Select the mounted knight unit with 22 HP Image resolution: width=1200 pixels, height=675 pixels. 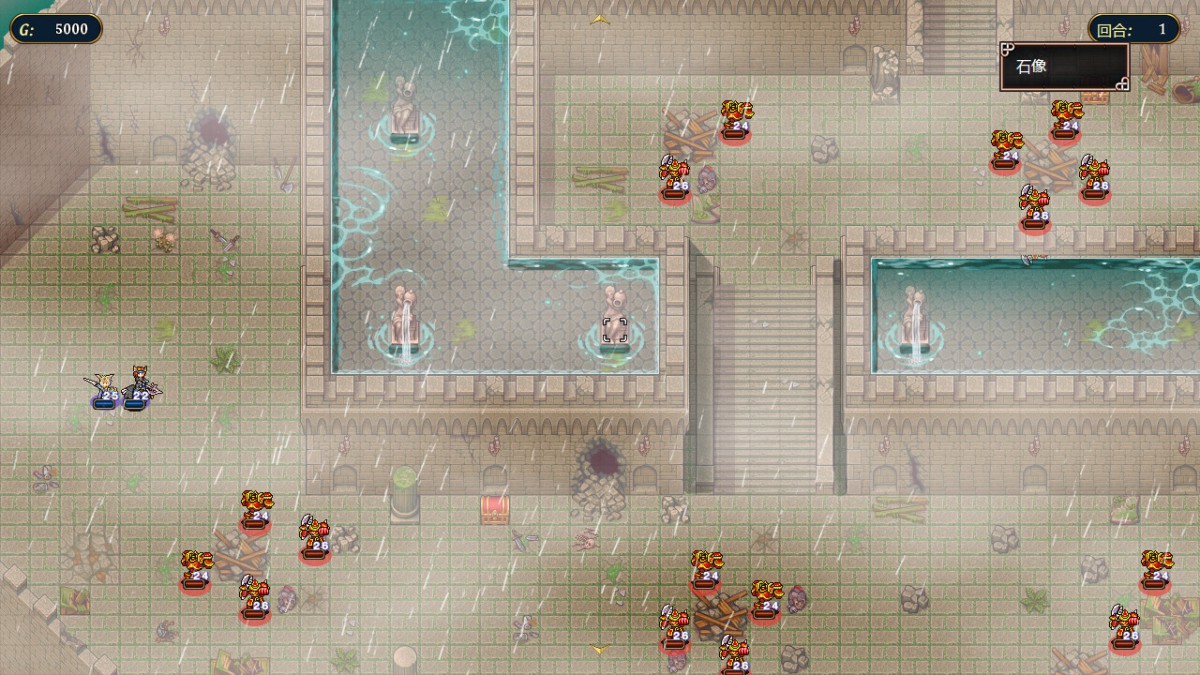pos(138,386)
